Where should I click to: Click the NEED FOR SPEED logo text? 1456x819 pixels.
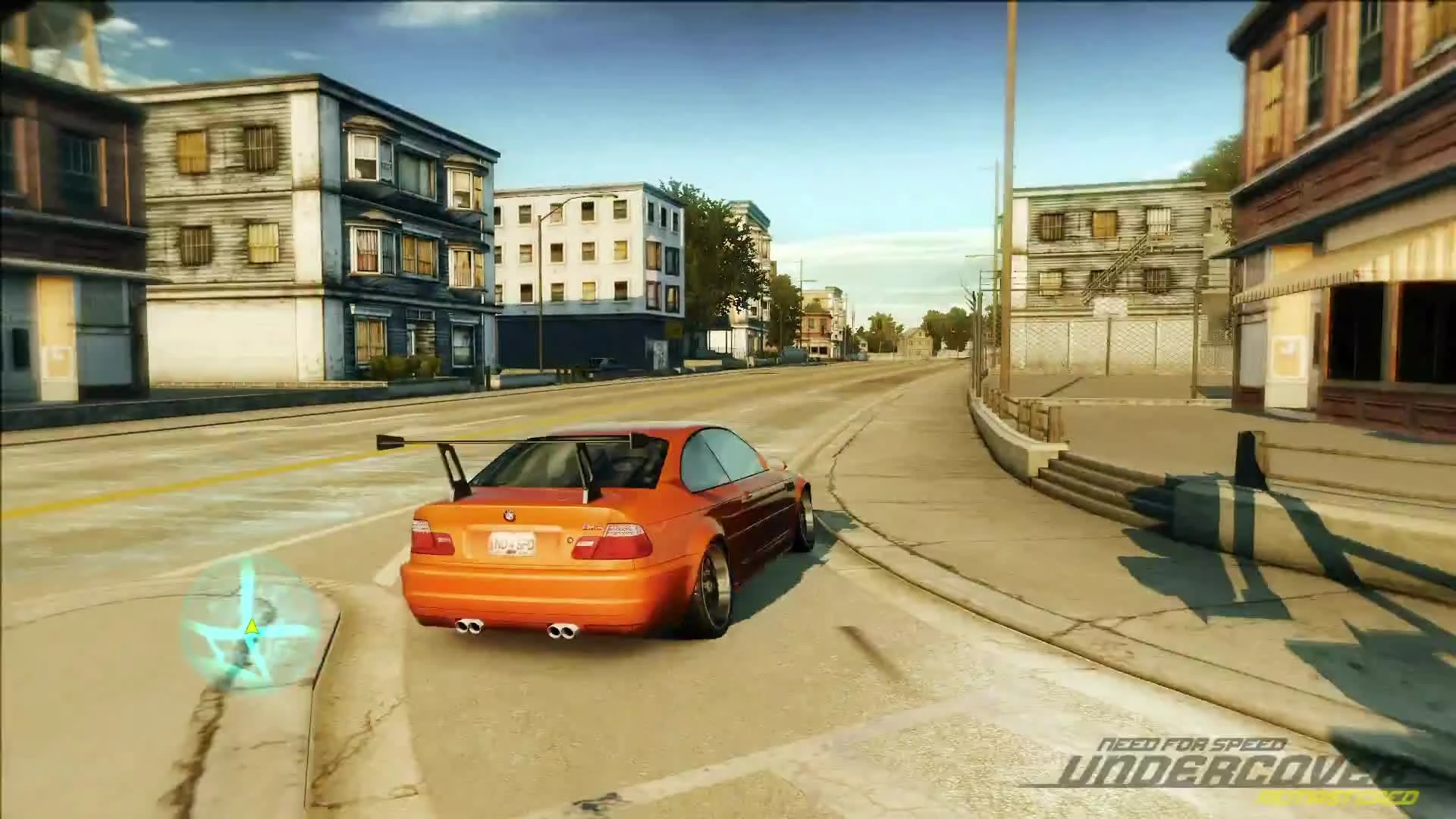[1193, 743]
